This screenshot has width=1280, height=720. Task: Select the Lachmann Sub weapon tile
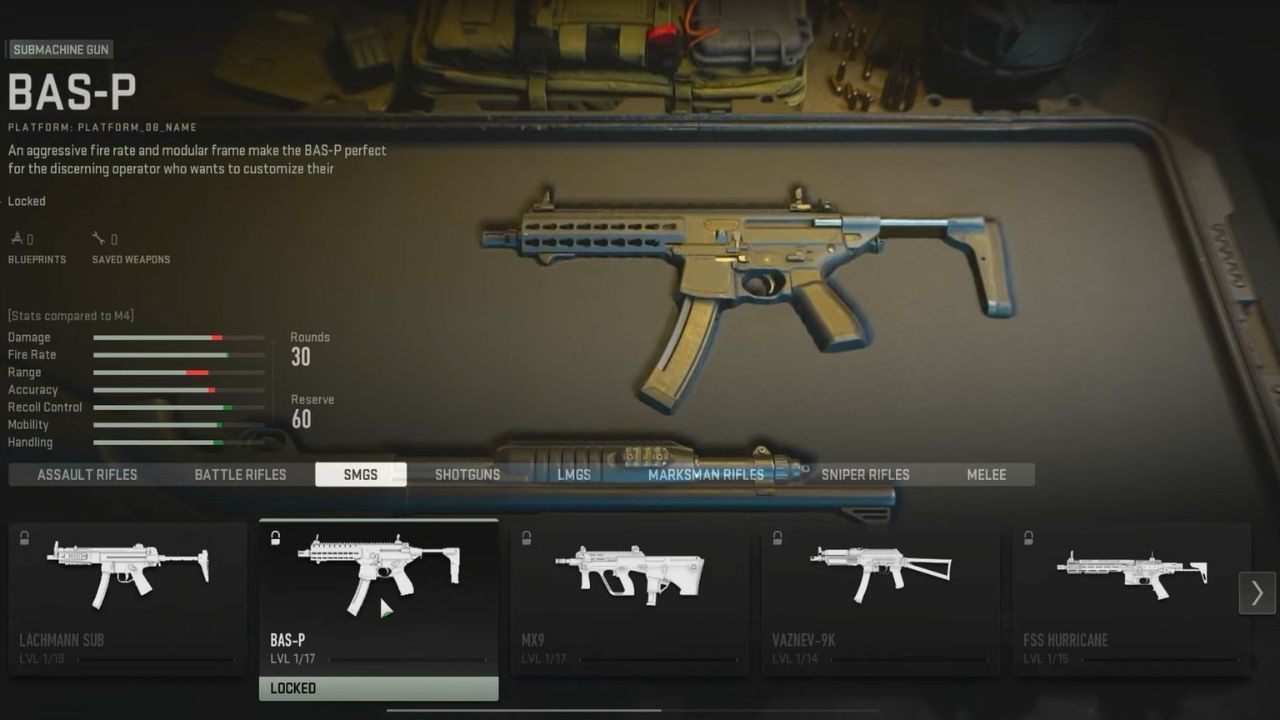tap(127, 597)
